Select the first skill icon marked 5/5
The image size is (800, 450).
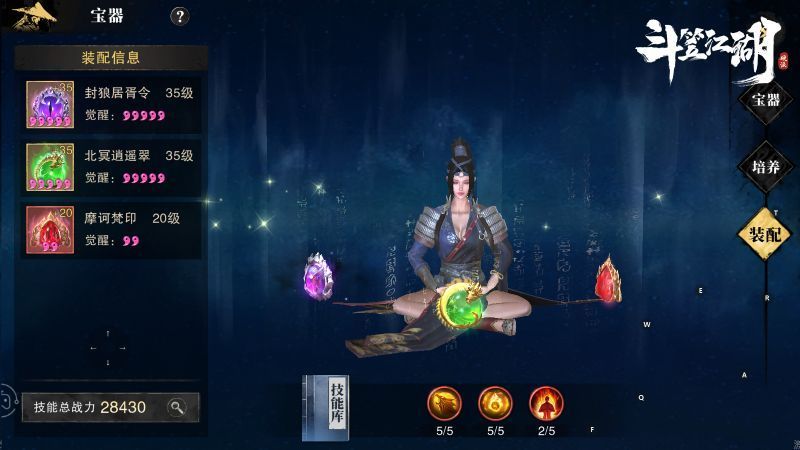(x=445, y=402)
